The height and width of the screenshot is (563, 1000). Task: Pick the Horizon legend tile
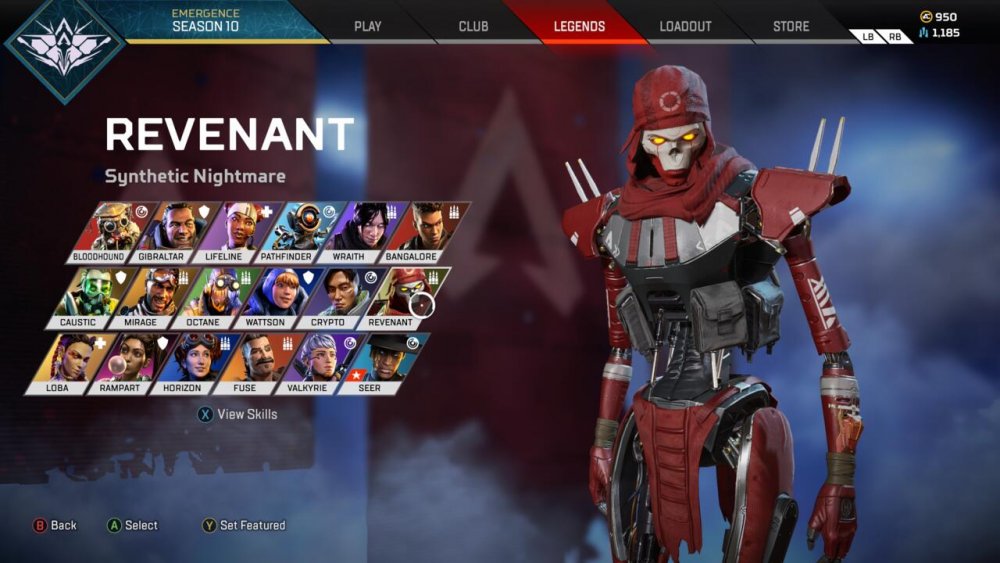(186, 361)
